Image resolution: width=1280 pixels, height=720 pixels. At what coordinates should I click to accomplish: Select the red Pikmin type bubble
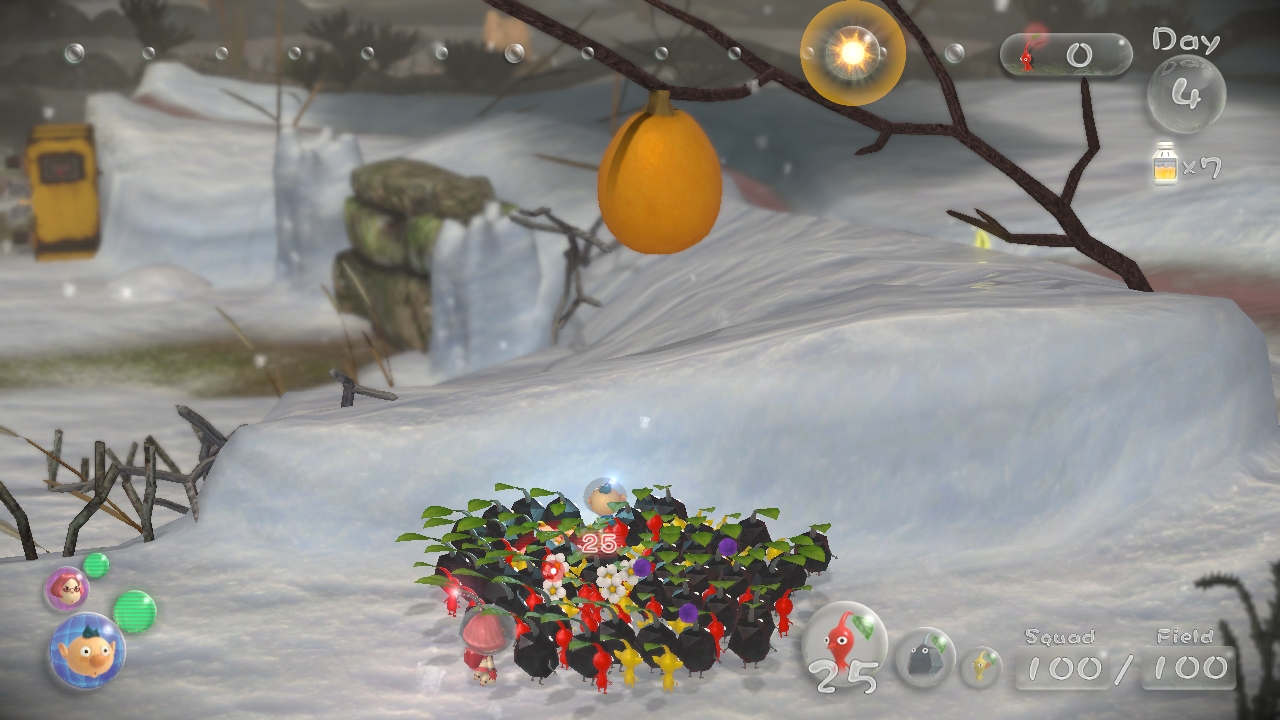845,642
